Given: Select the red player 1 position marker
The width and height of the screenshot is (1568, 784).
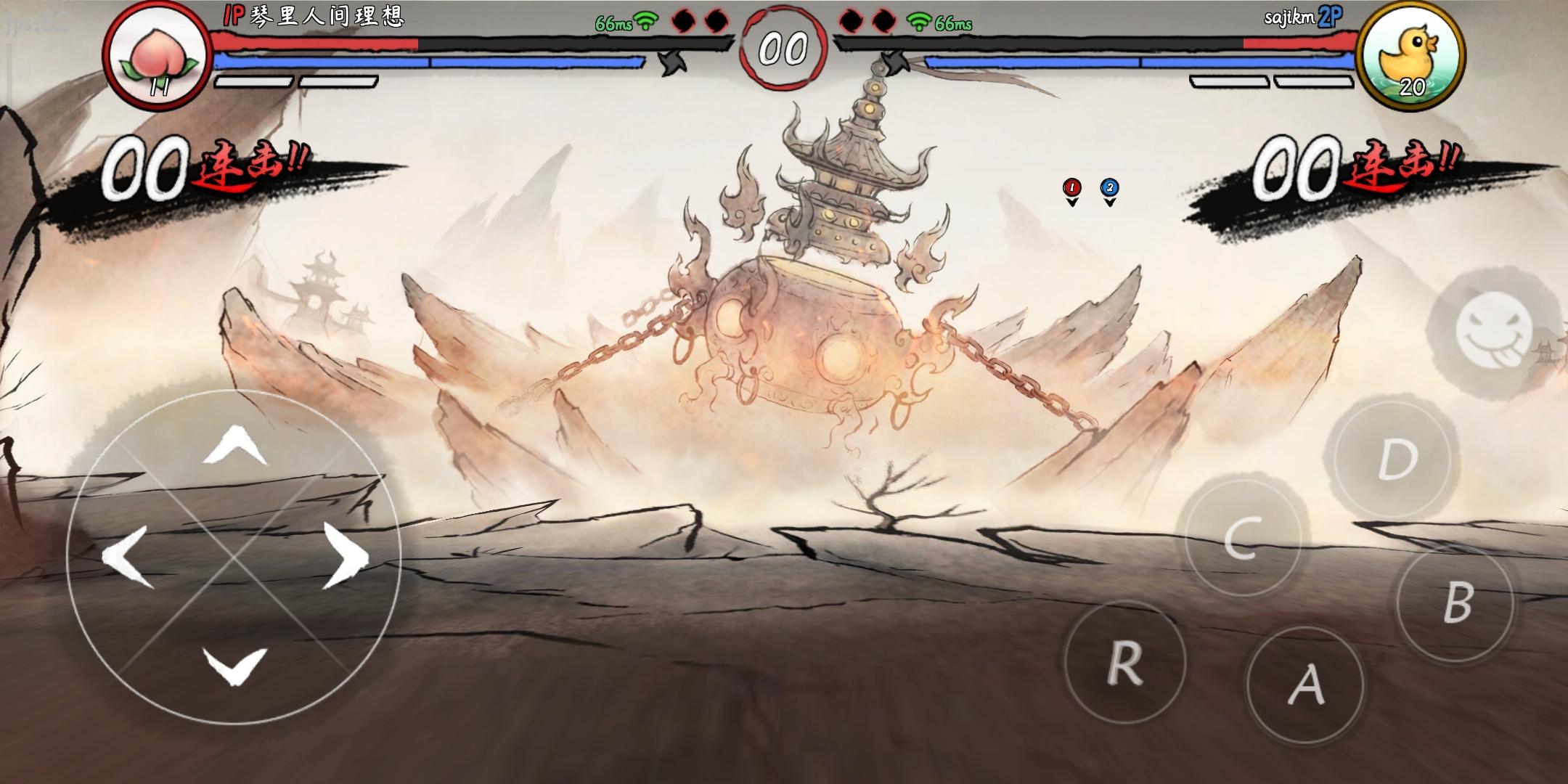Looking at the screenshot, I should click(1071, 185).
